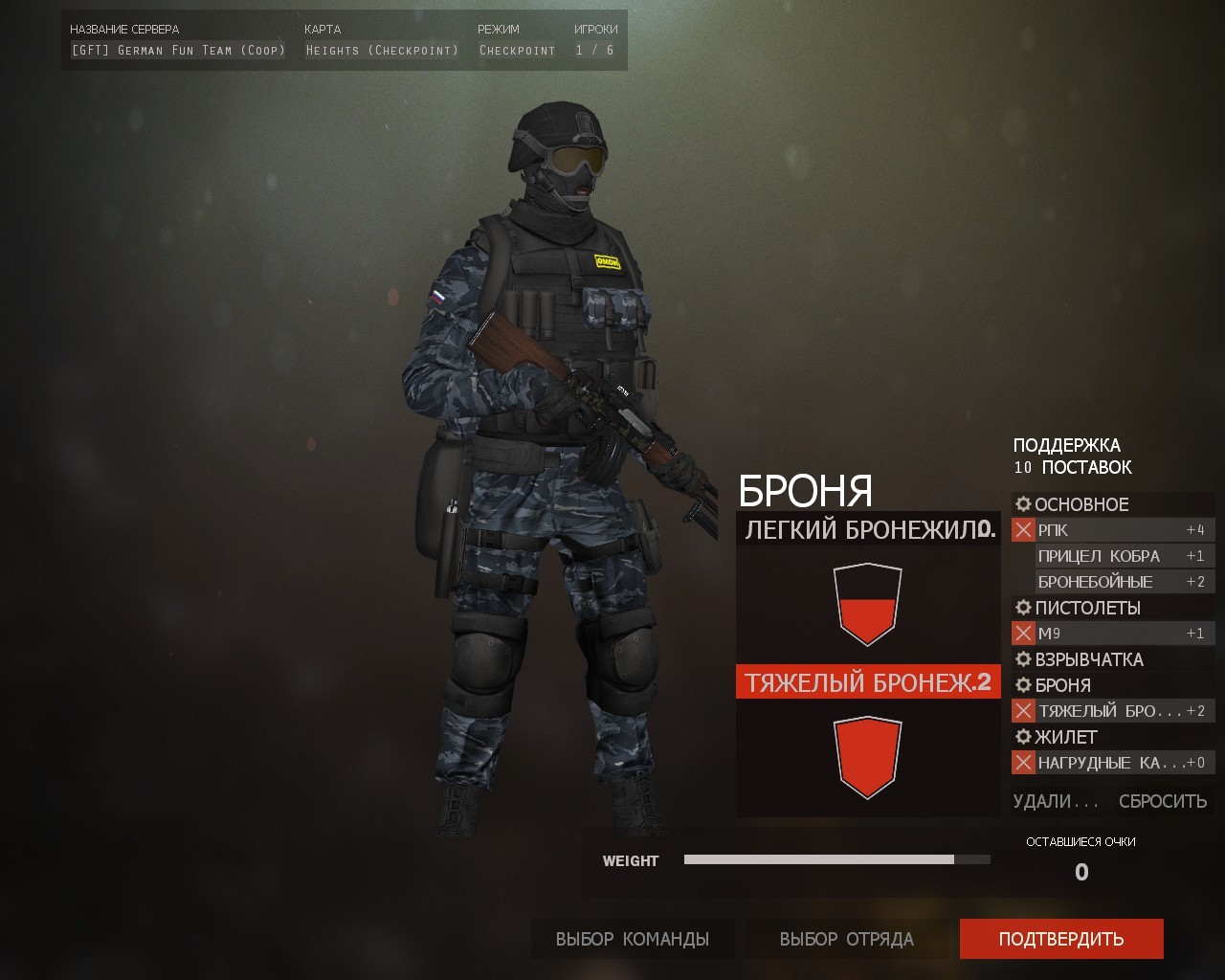This screenshot has width=1225, height=980.
Task: Click the gear icon beside БРОНЯ category
Action: click(x=1022, y=685)
